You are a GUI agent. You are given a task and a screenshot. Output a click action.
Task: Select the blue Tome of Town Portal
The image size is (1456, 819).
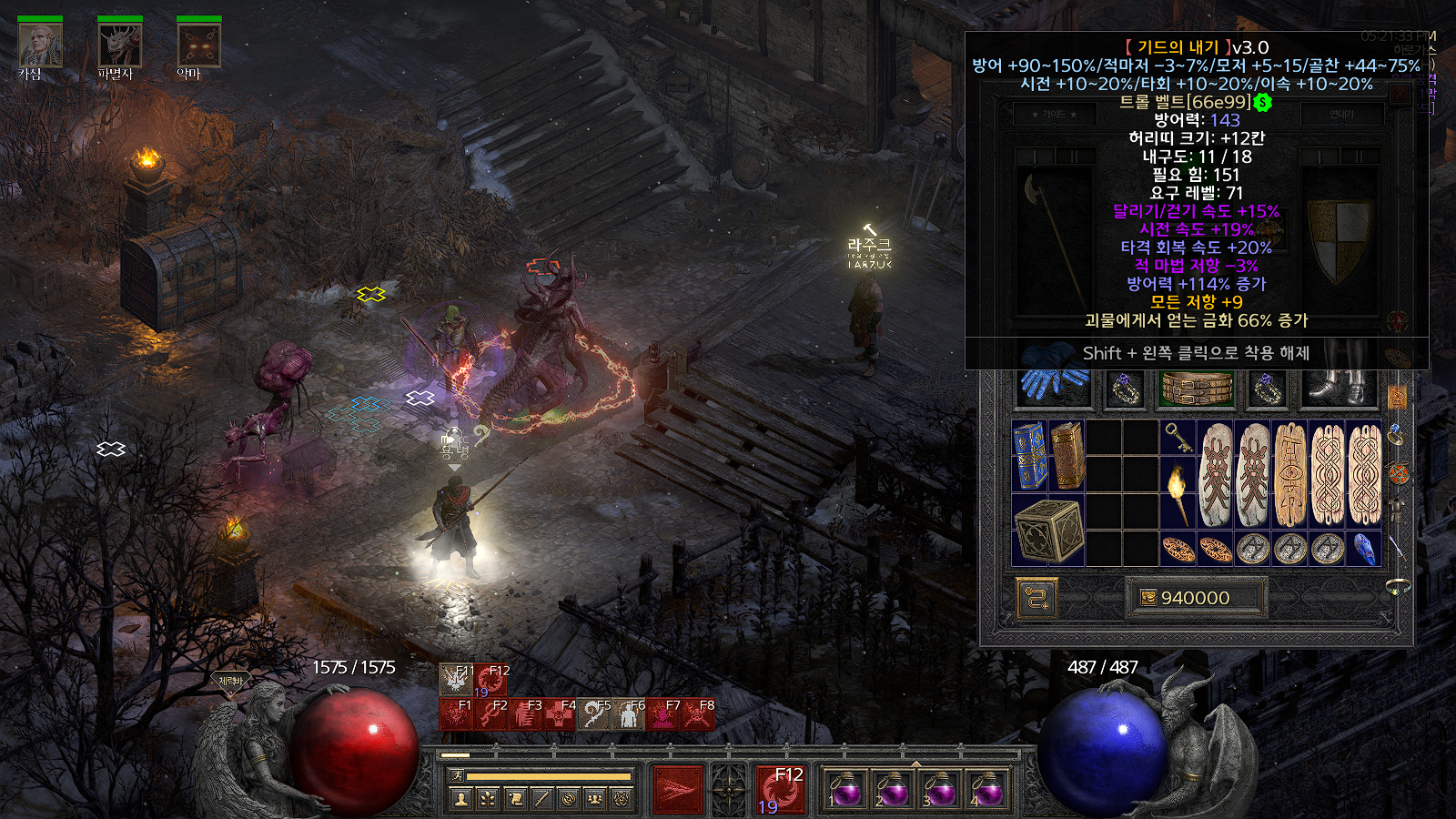click(1030, 455)
